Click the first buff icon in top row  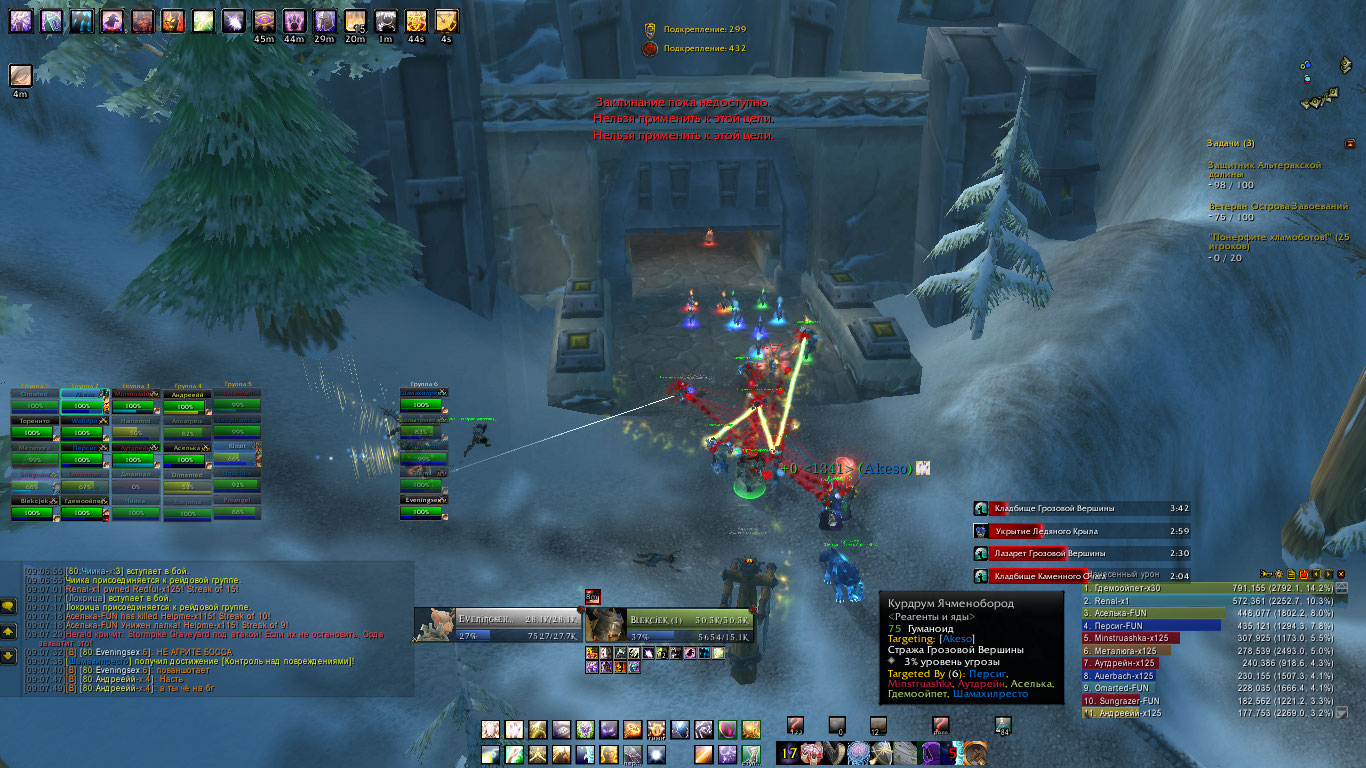tap(21, 21)
